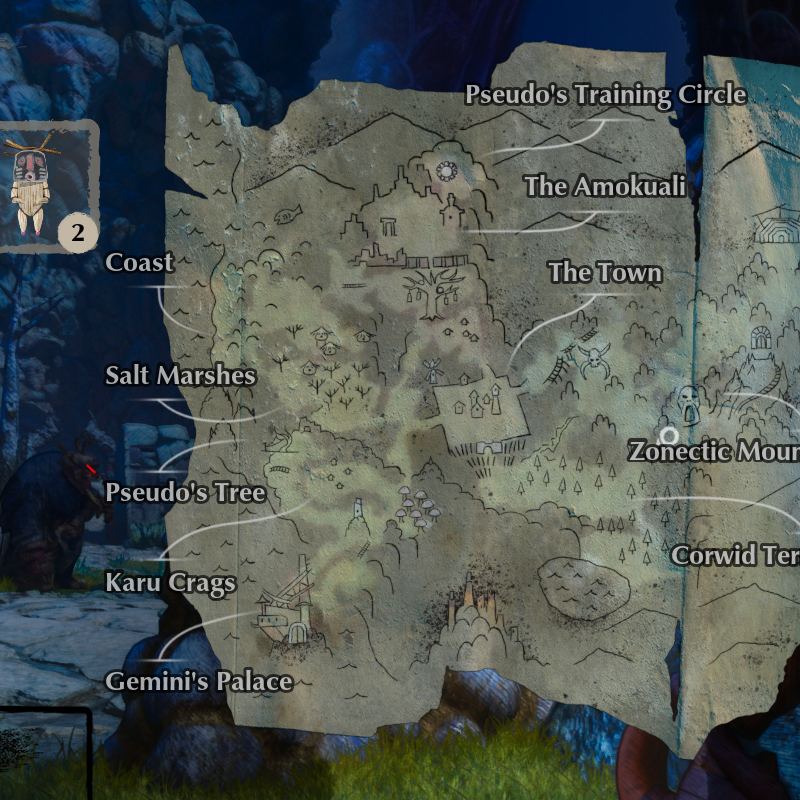Select the Corwid Territory label
This screenshot has height=800, width=800.
pyautogui.click(x=735, y=555)
